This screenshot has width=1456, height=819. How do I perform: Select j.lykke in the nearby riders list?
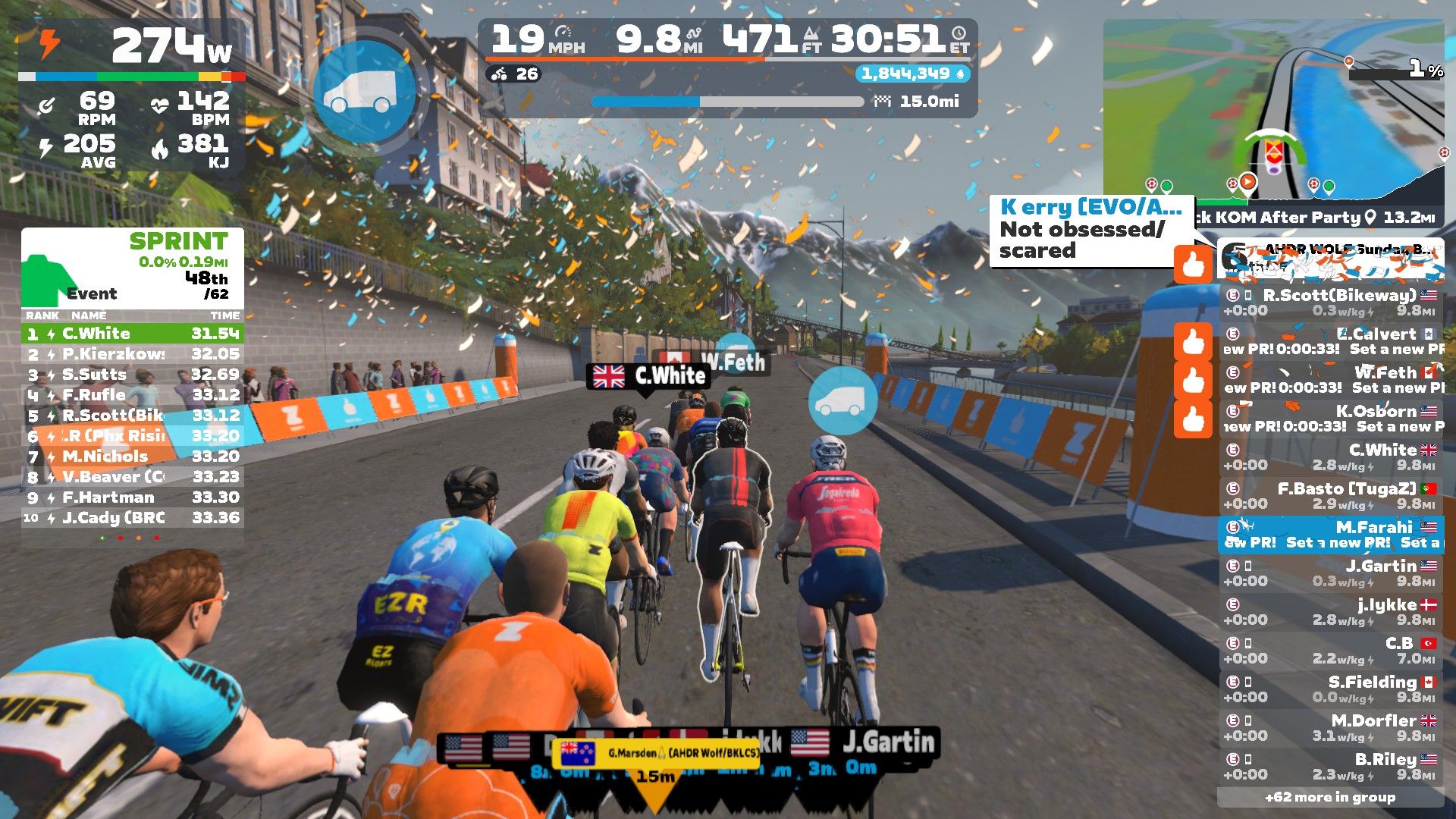click(x=1331, y=612)
